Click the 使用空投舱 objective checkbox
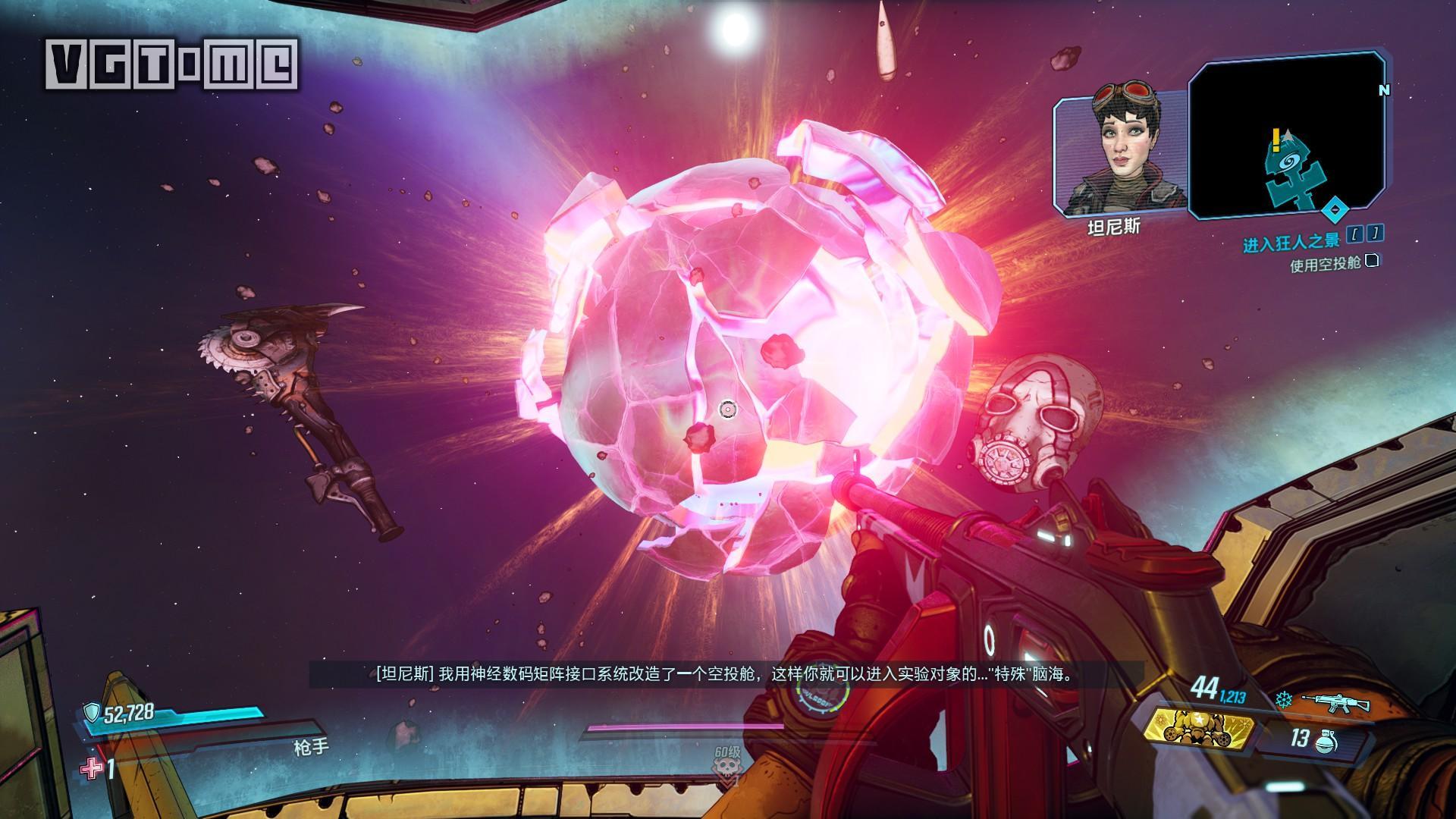This screenshot has width=1456, height=819. [1372, 262]
